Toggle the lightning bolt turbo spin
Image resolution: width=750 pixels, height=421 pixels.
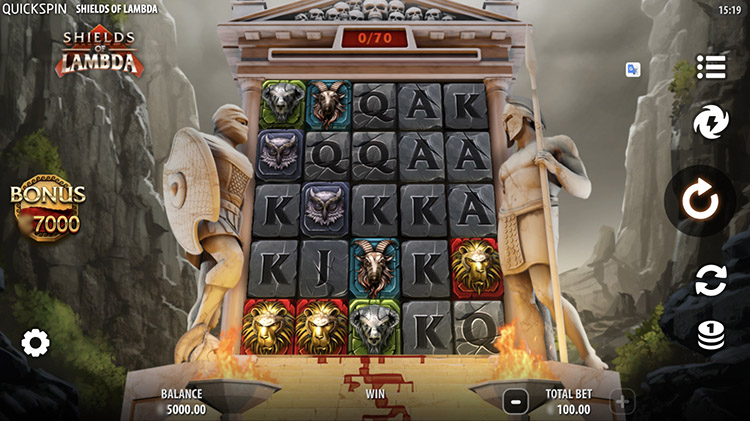coord(711,124)
